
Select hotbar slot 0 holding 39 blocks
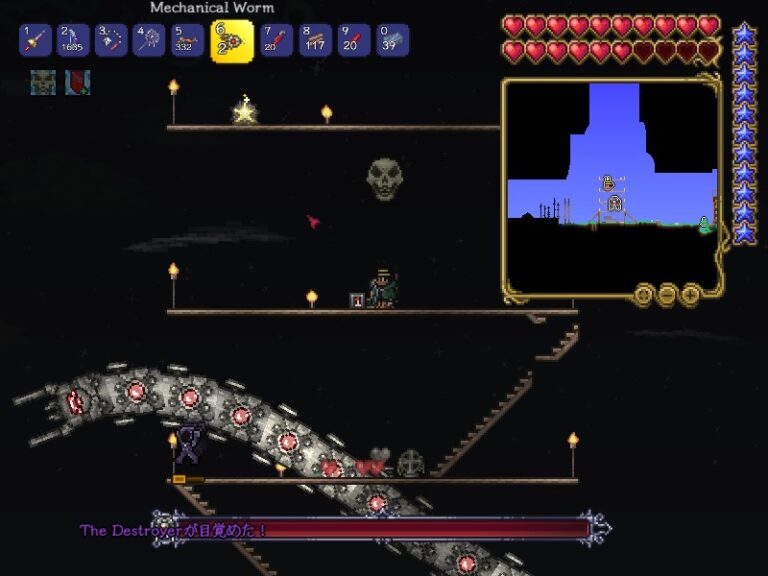pos(392,40)
